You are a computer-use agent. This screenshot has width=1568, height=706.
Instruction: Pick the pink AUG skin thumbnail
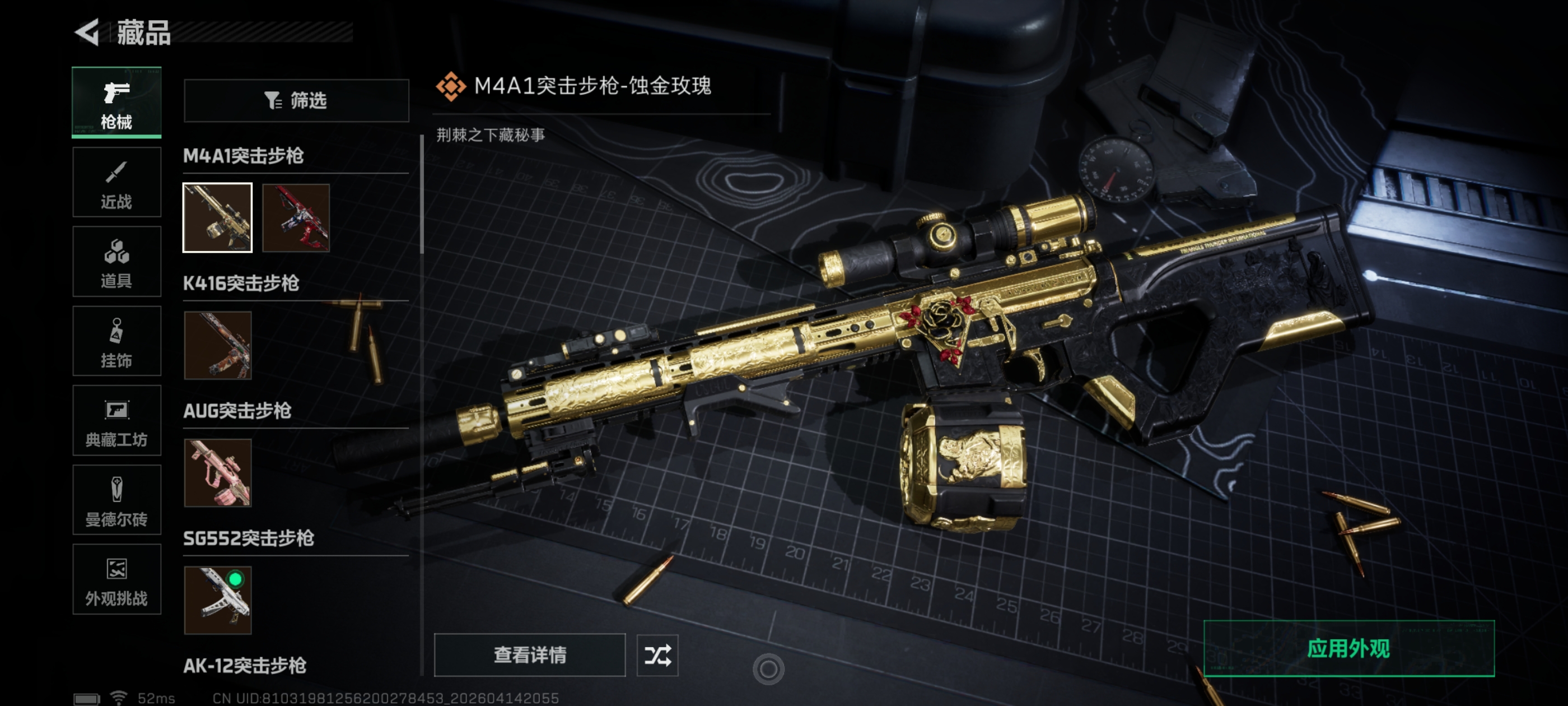pyautogui.click(x=217, y=473)
